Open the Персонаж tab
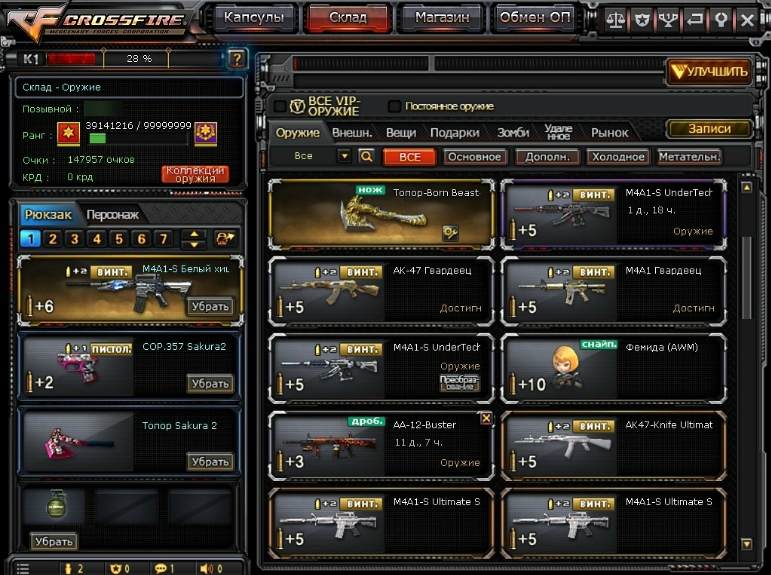 [x=112, y=215]
